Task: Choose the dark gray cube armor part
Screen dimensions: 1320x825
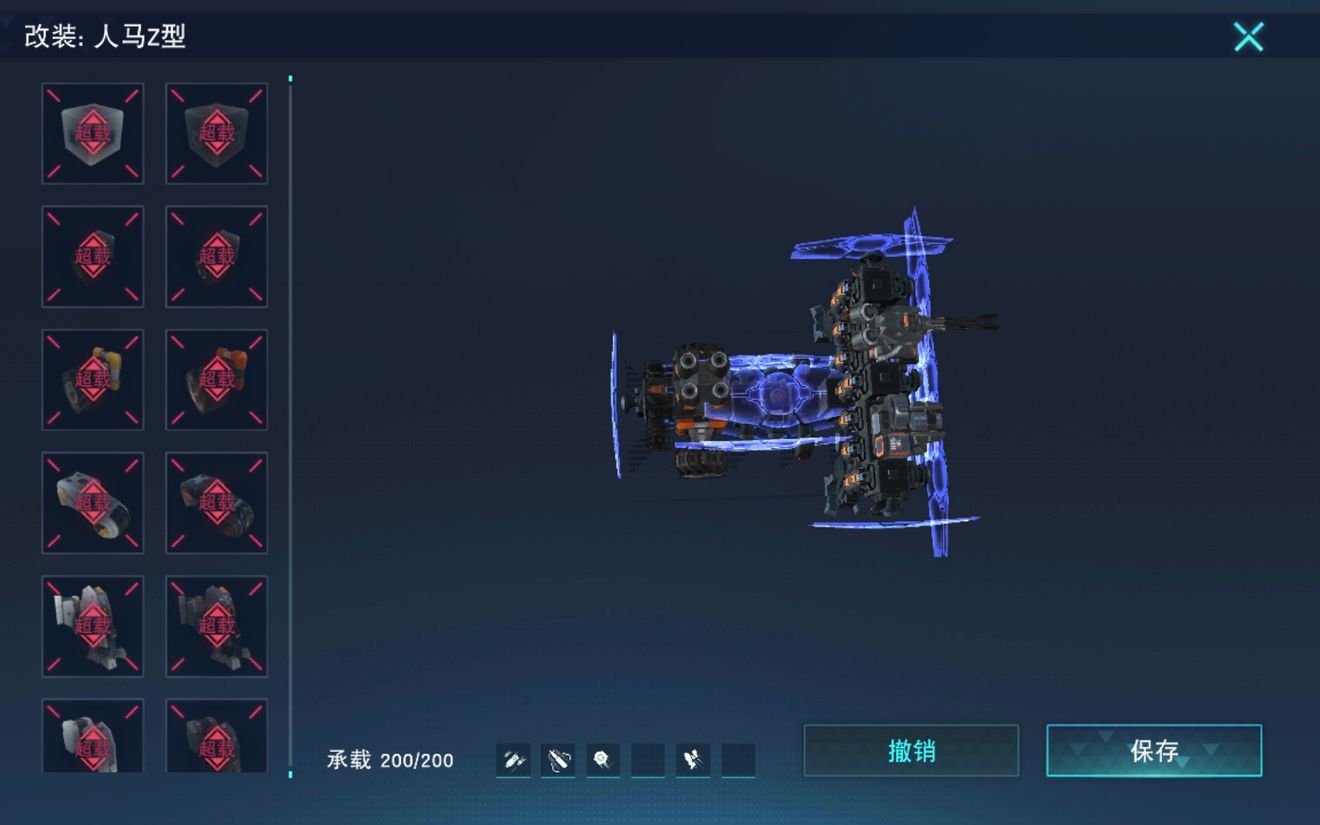Action: (216, 134)
